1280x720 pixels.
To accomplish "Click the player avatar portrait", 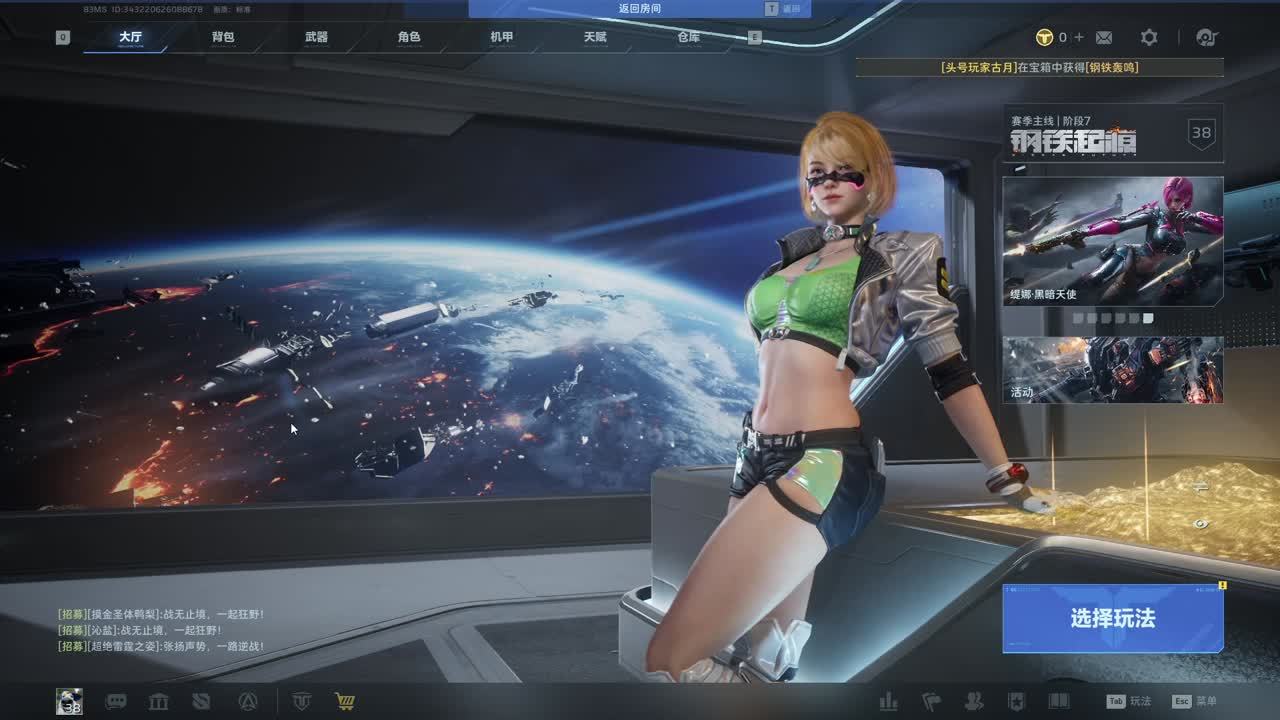I will click(x=69, y=701).
